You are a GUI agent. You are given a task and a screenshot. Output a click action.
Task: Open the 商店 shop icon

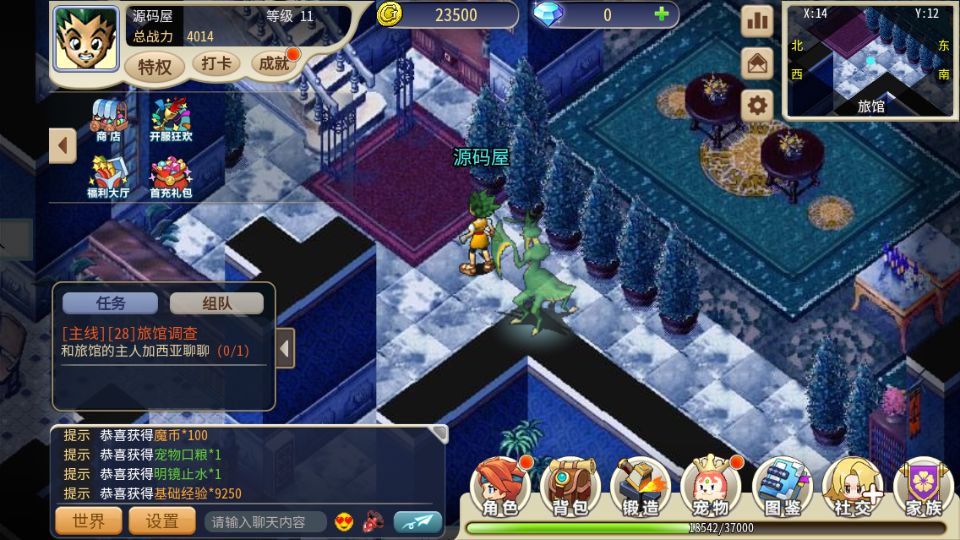(108, 119)
